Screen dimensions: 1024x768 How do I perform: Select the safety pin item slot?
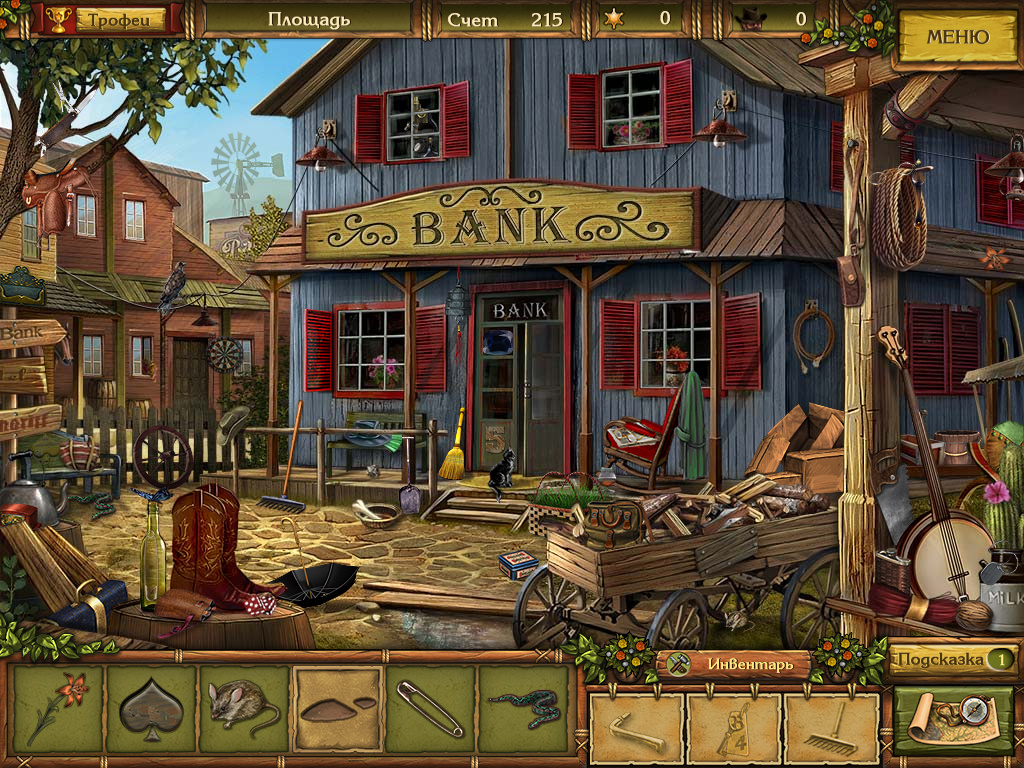(x=430, y=709)
